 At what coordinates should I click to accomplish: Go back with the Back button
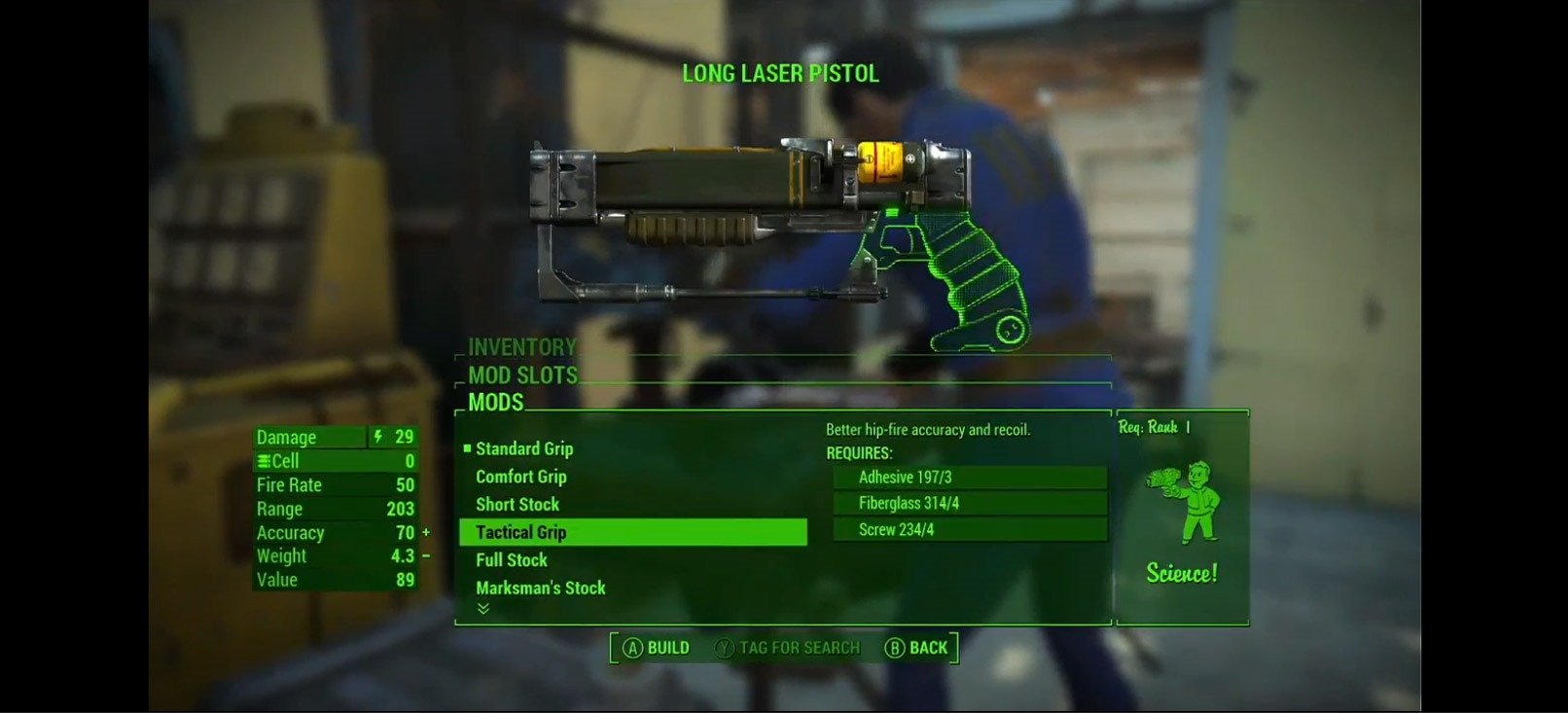(x=916, y=648)
